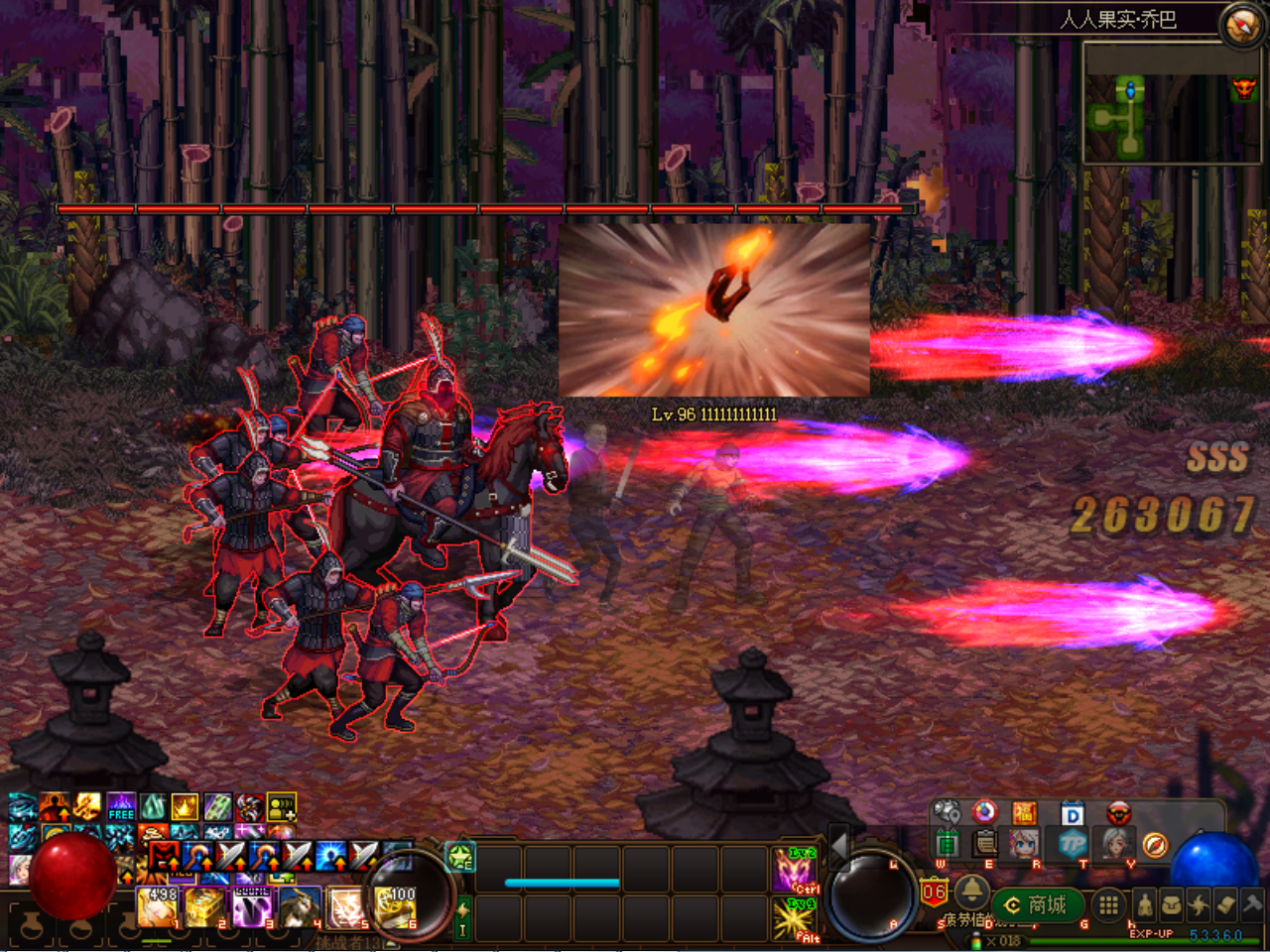Toggle the green I switch beside the hotbar
The height and width of the screenshot is (952, 1270).
point(462,918)
